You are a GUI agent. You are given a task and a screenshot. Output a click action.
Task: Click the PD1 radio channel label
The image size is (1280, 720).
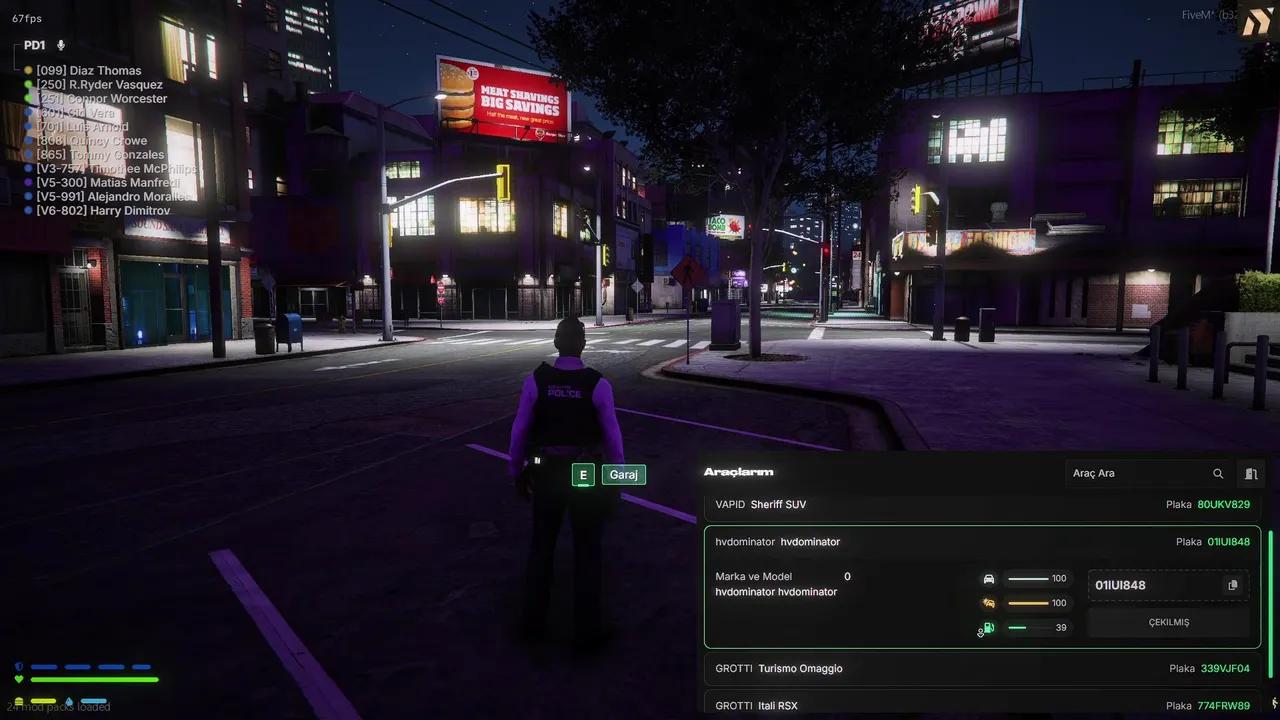pos(34,46)
